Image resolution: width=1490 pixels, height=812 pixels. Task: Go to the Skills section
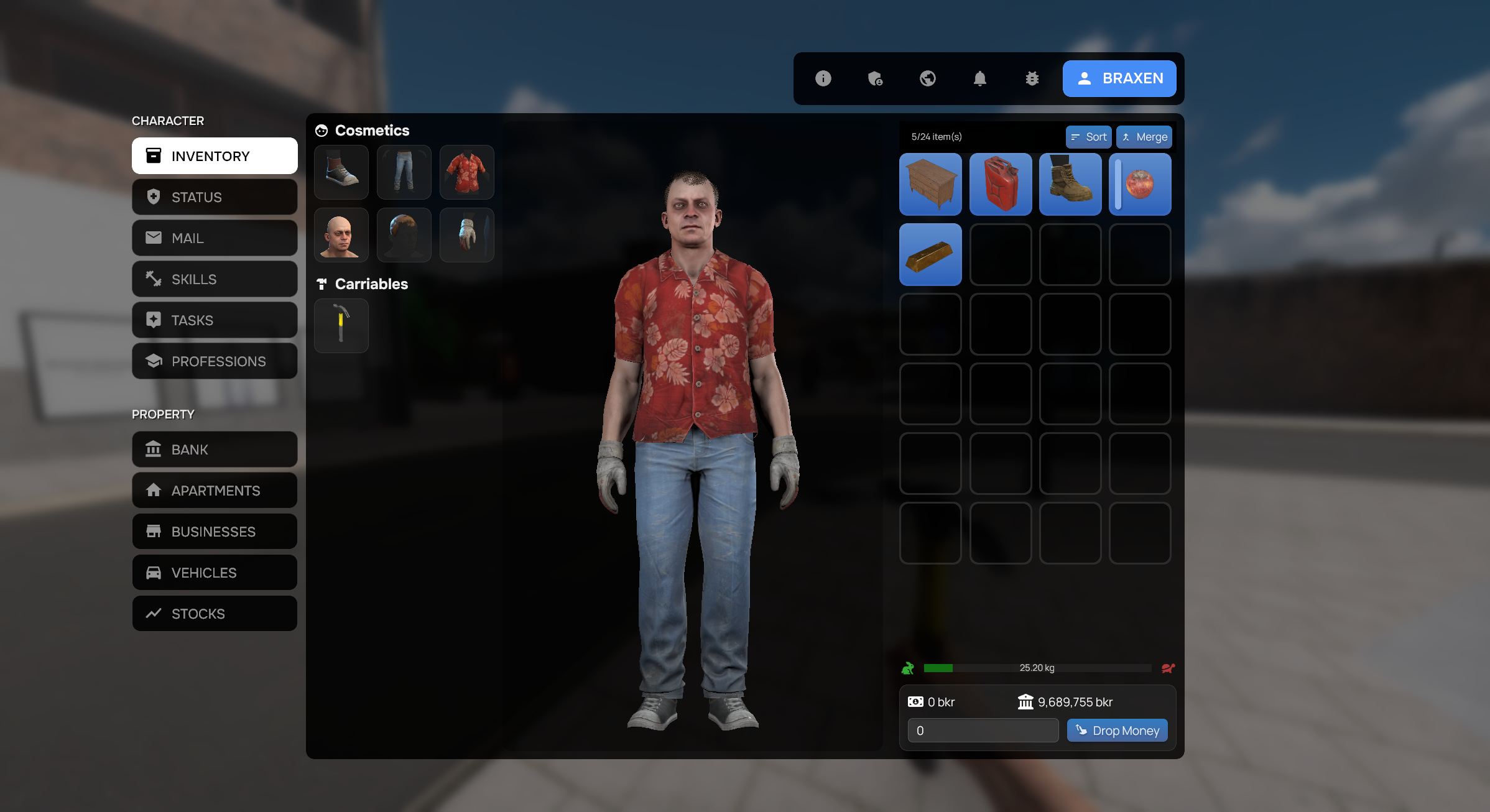click(215, 279)
